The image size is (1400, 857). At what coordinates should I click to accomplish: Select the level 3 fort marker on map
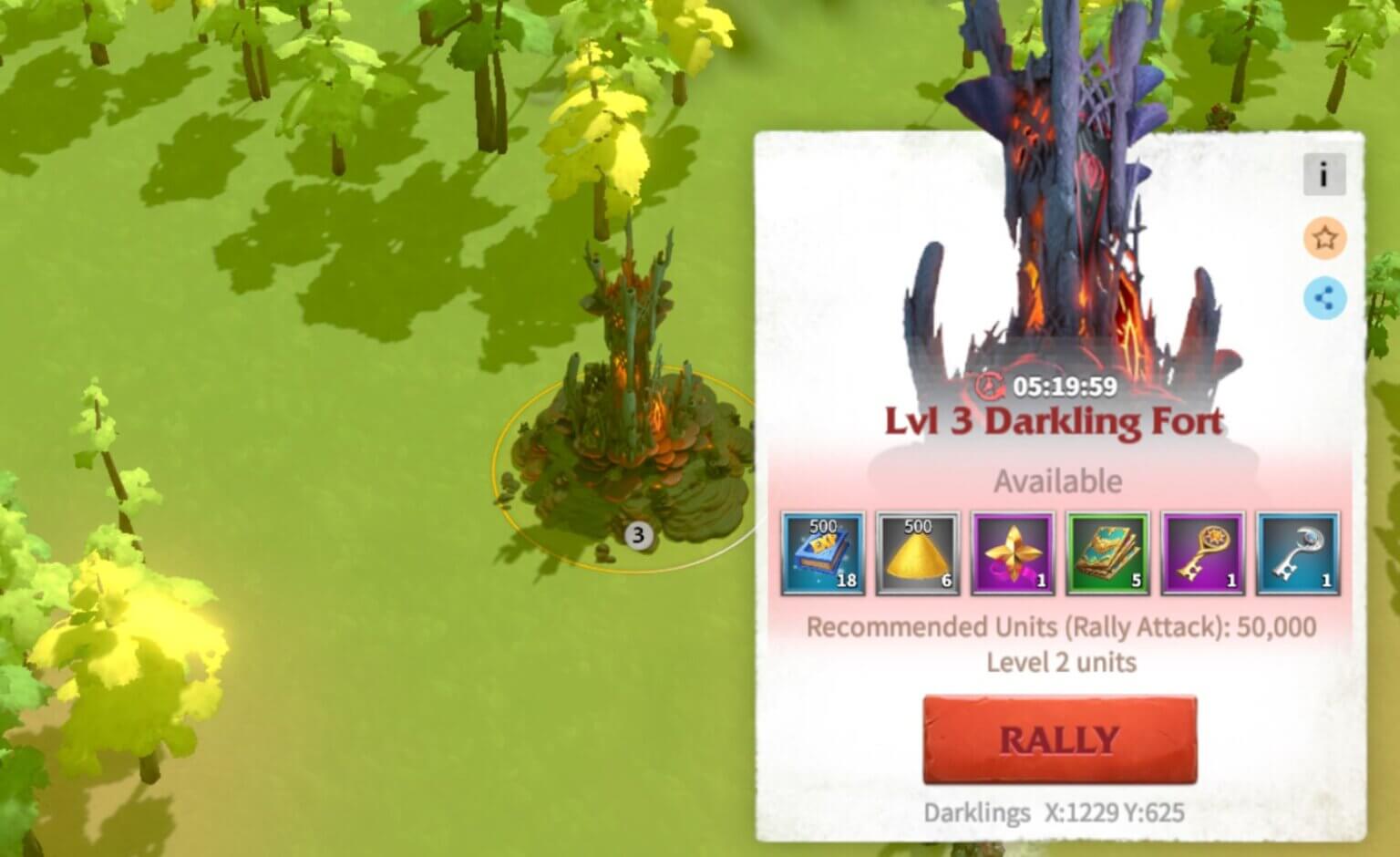(x=638, y=535)
